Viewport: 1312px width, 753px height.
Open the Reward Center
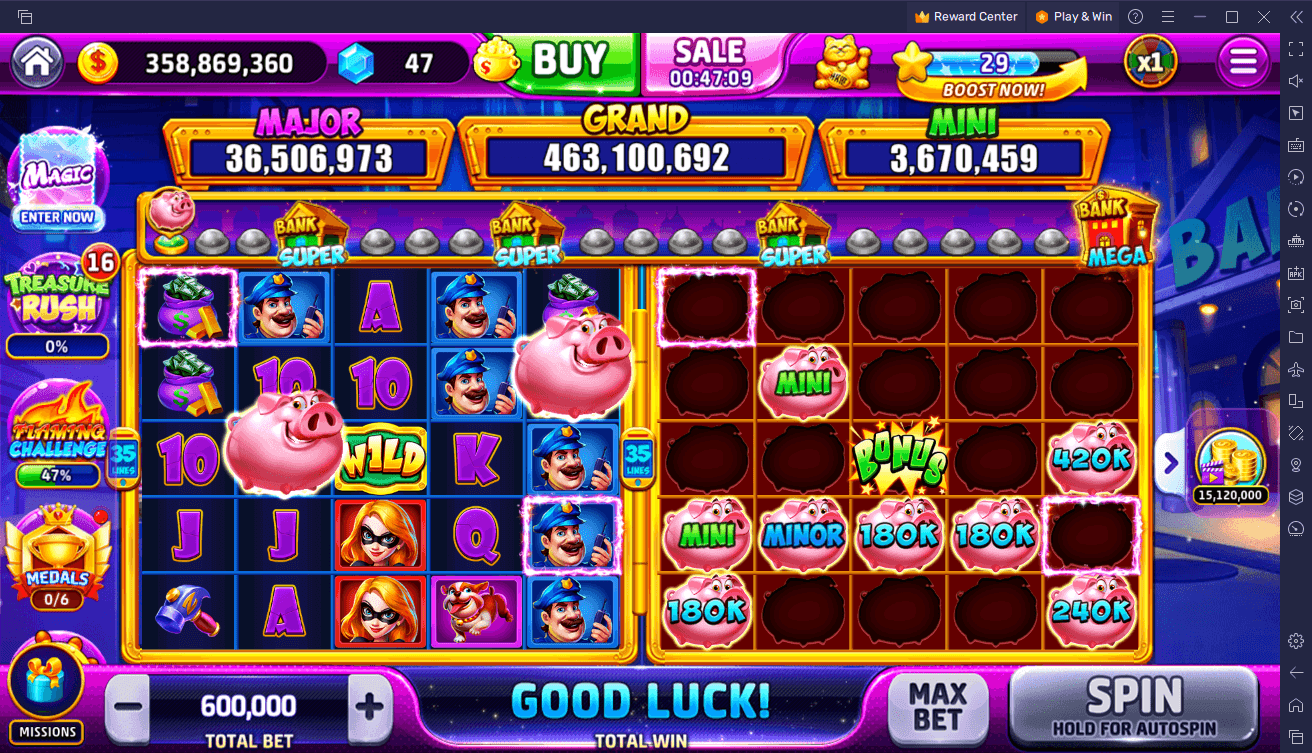[965, 16]
